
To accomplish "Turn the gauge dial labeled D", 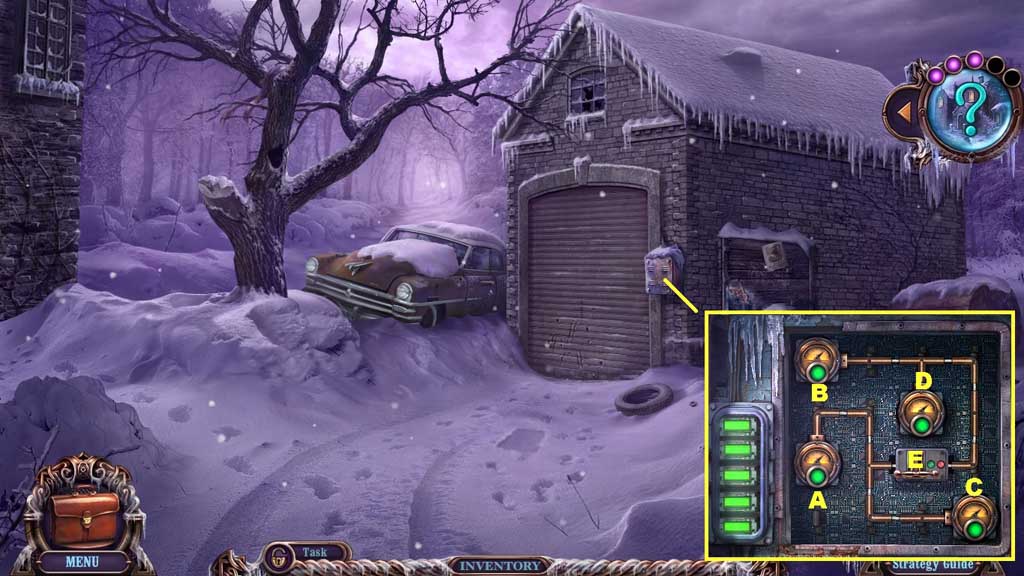I will click(920, 414).
